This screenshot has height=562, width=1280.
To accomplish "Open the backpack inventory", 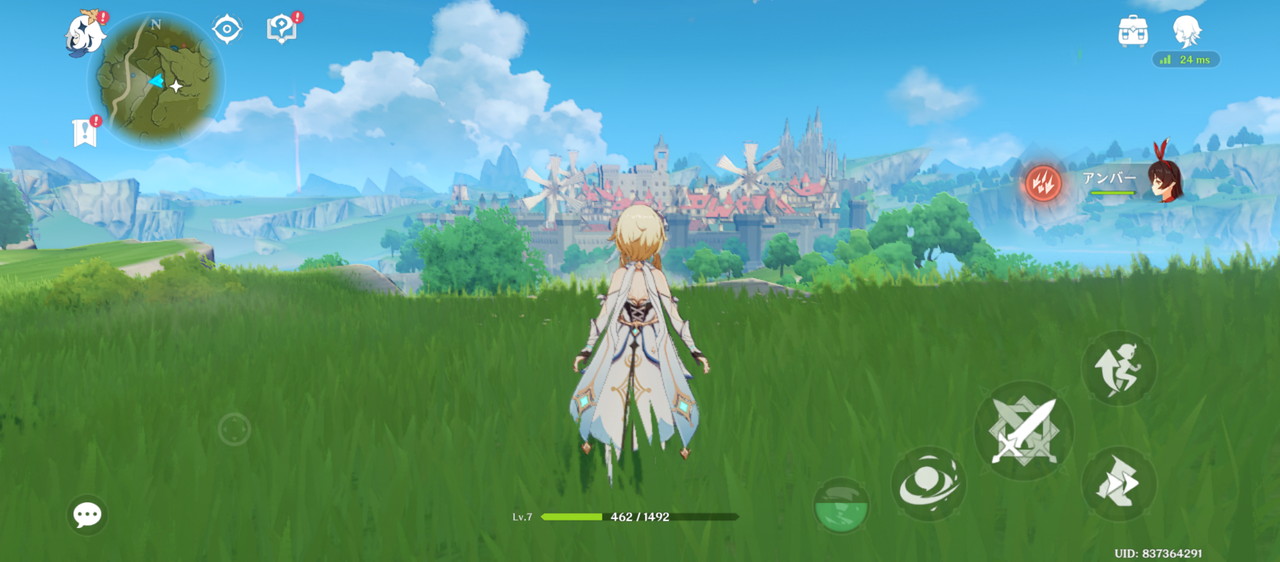I will point(1133,31).
